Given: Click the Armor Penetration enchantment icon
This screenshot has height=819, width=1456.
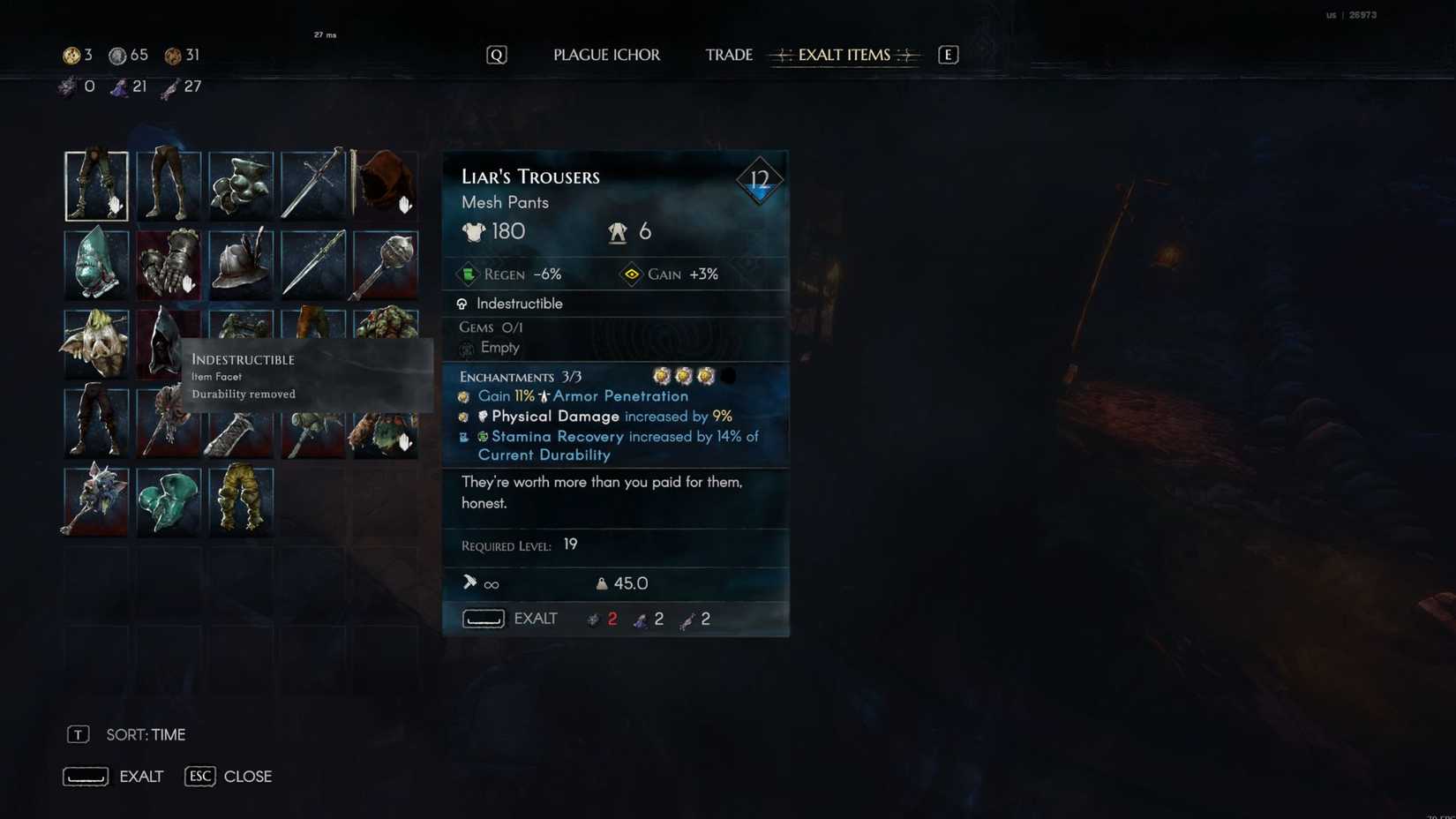Looking at the screenshot, I should pos(462,396).
